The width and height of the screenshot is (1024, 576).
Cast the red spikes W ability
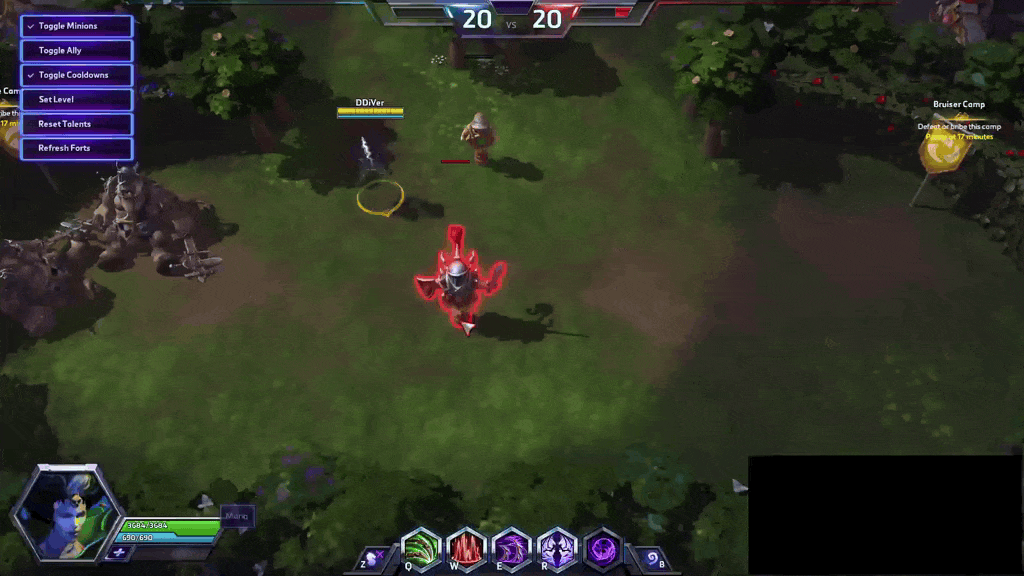[x=466, y=549]
